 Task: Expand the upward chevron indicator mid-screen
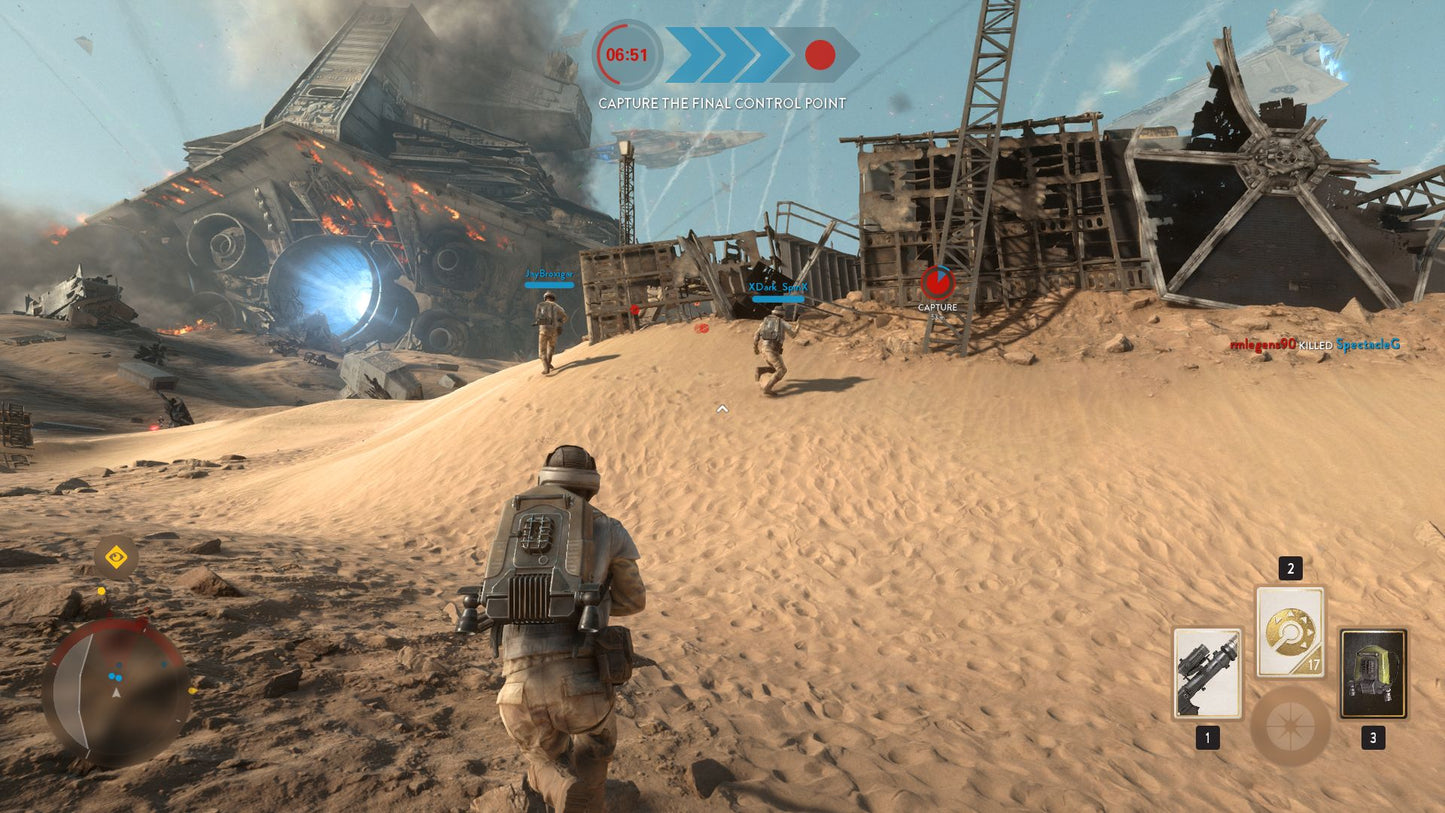pyautogui.click(x=722, y=408)
